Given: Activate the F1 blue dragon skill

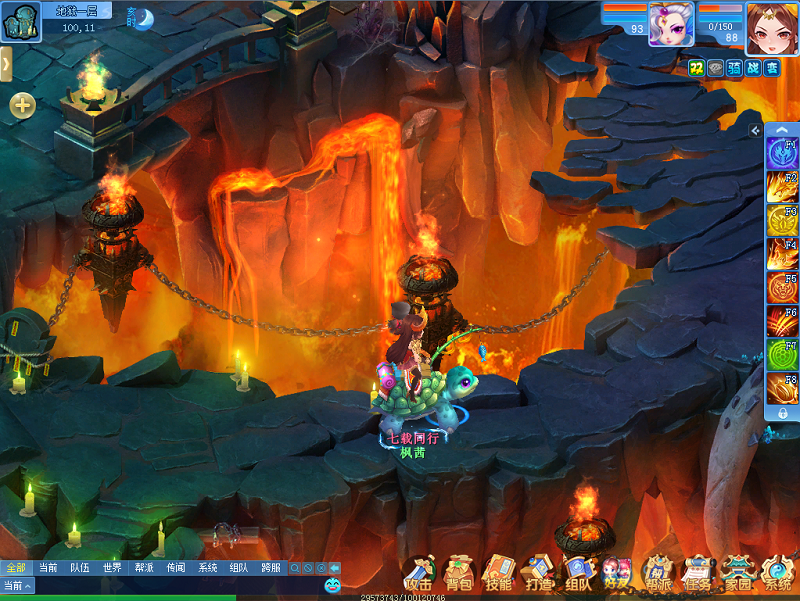Looking at the screenshot, I should coord(781,153).
